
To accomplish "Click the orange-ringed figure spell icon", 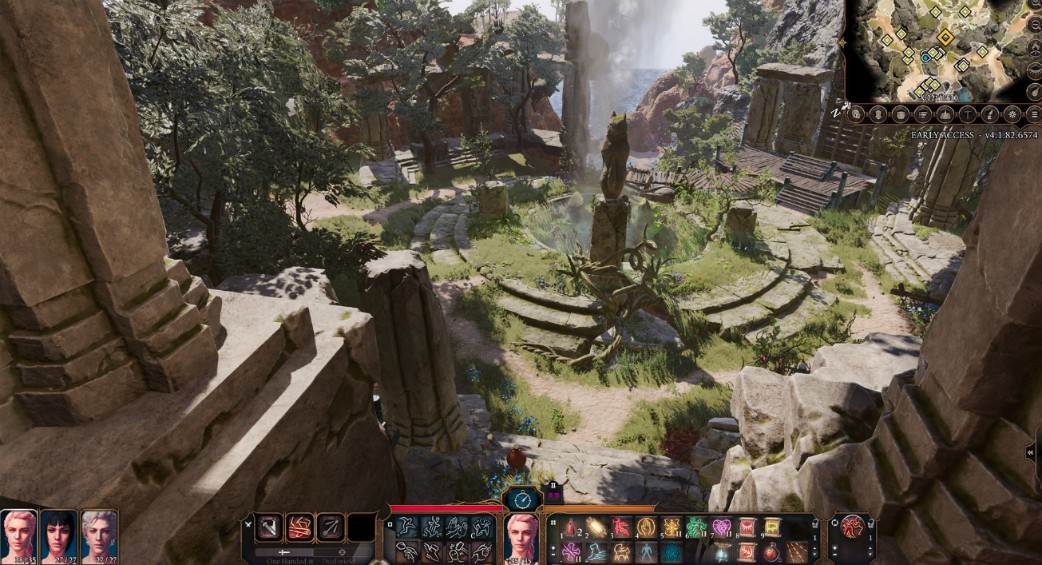I will point(646,528).
